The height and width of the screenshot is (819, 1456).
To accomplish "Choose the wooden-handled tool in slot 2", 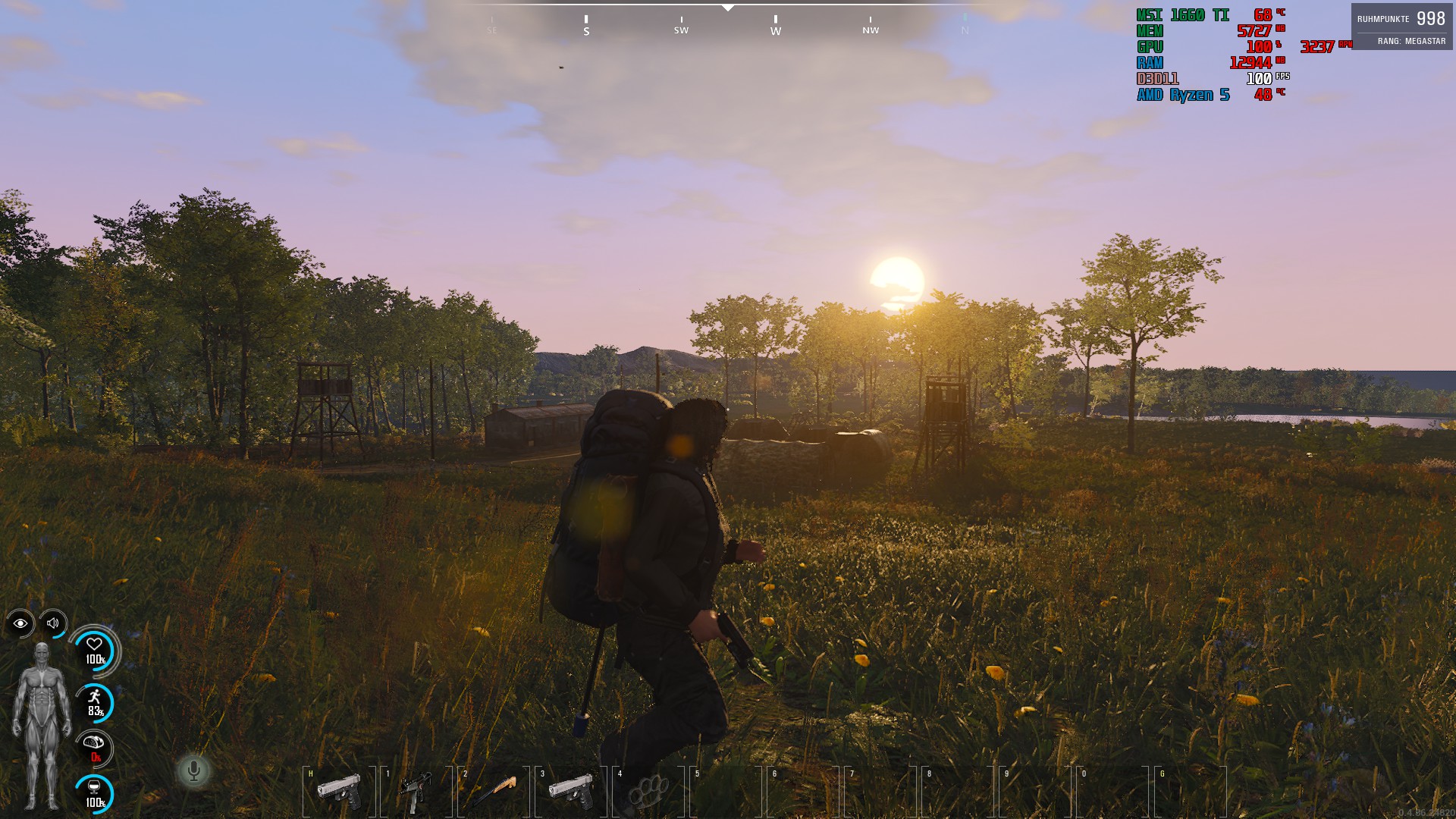I will tap(494, 790).
